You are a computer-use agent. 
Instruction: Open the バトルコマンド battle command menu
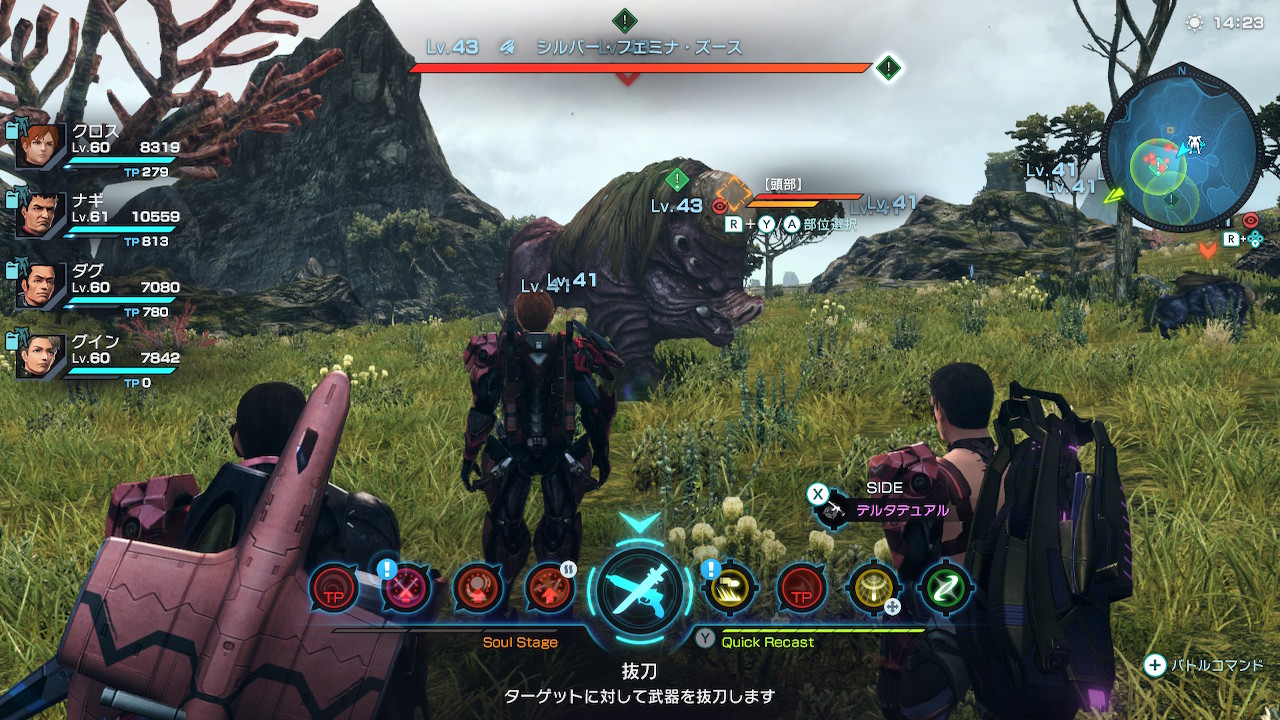(x=1205, y=665)
